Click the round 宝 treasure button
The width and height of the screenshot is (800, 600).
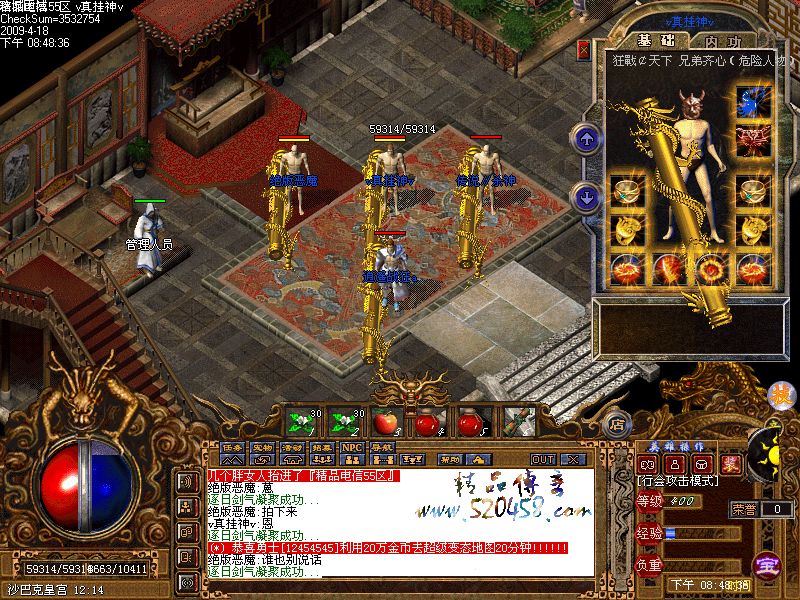pos(768,564)
